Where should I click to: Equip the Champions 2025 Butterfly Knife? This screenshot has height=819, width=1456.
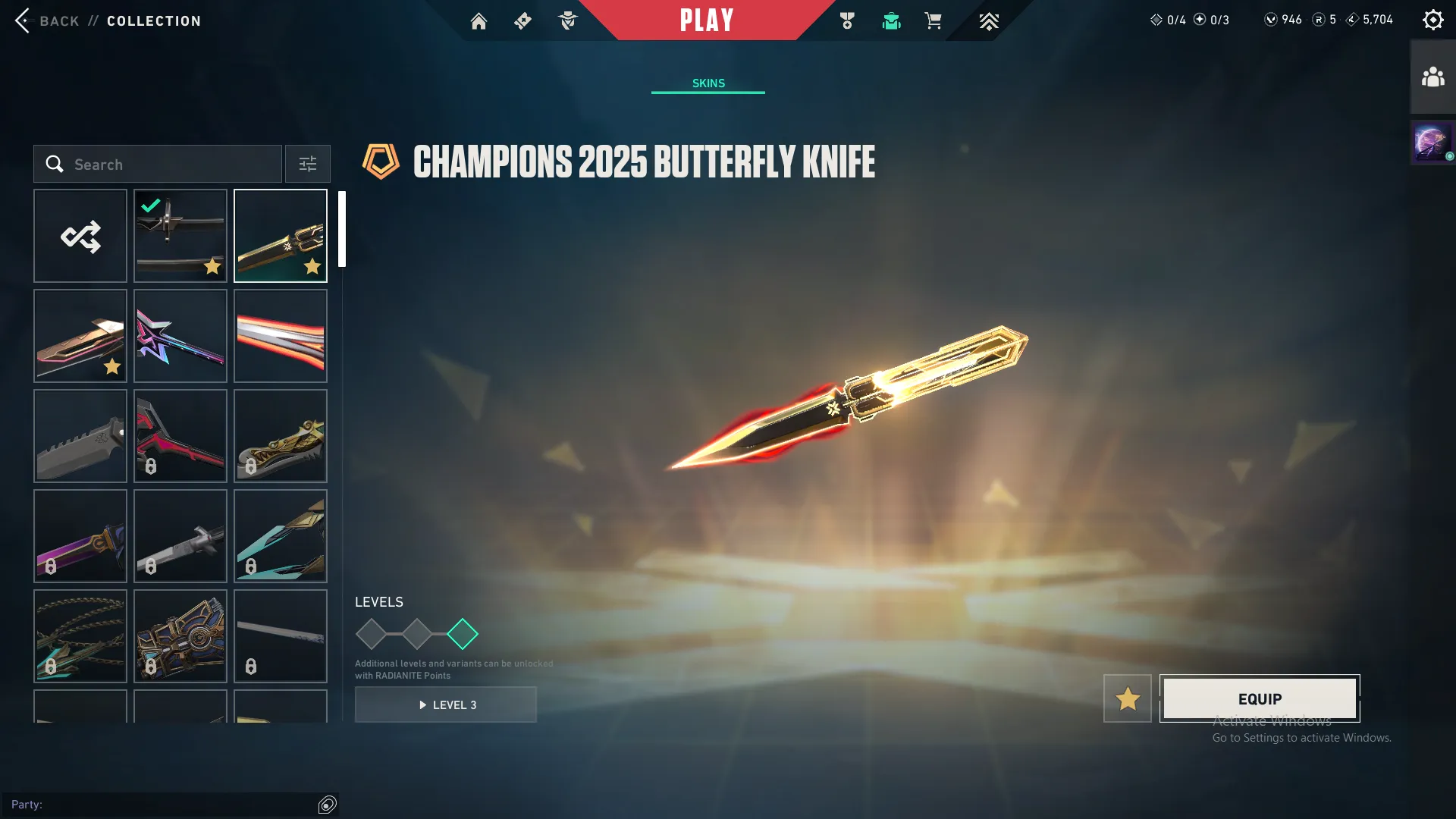tap(1259, 698)
